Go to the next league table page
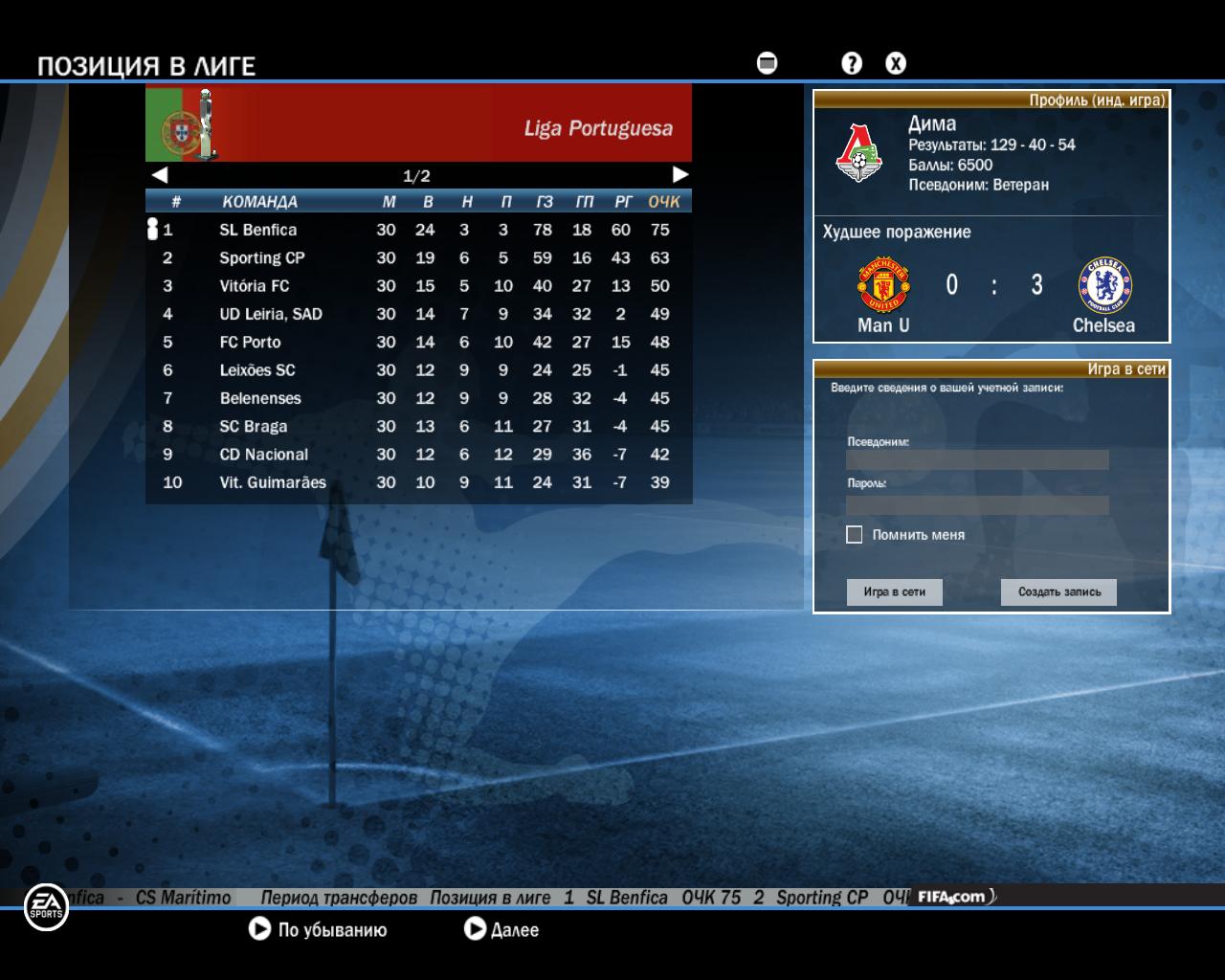This screenshot has height=980, width=1225. tap(680, 174)
